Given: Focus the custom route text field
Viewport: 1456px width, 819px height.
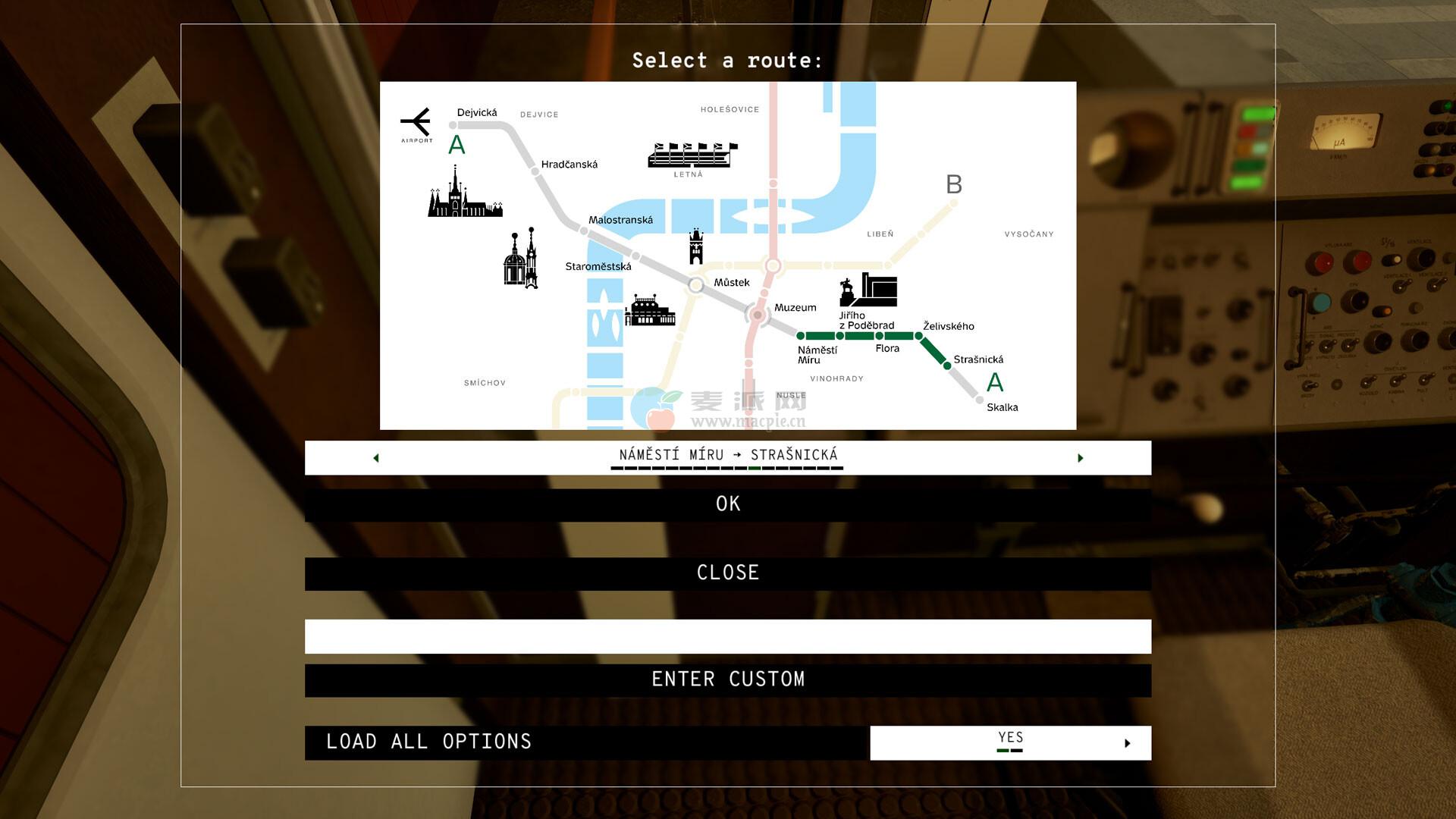Looking at the screenshot, I should 727,636.
